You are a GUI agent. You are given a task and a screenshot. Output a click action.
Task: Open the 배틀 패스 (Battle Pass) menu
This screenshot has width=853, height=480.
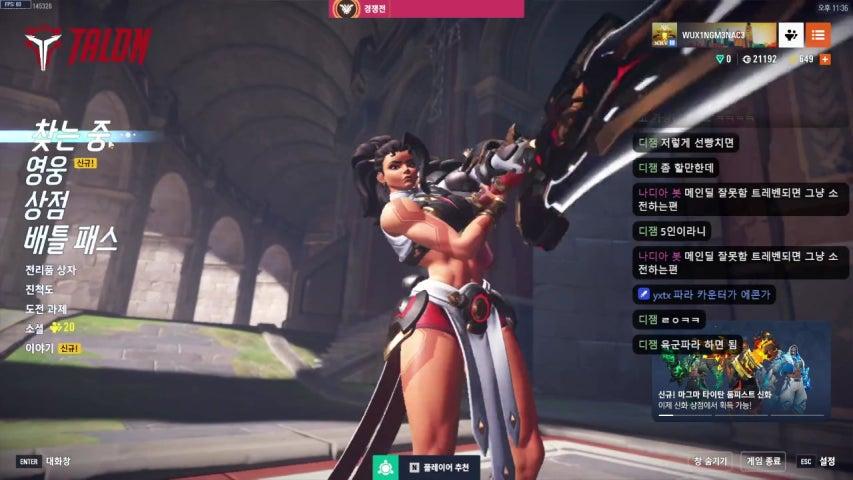click(71, 239)
